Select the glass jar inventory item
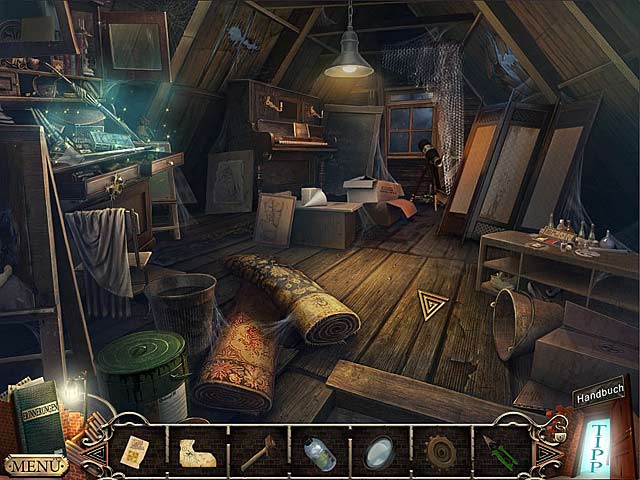Screen dimensions: 640x480 coord(319,452)
